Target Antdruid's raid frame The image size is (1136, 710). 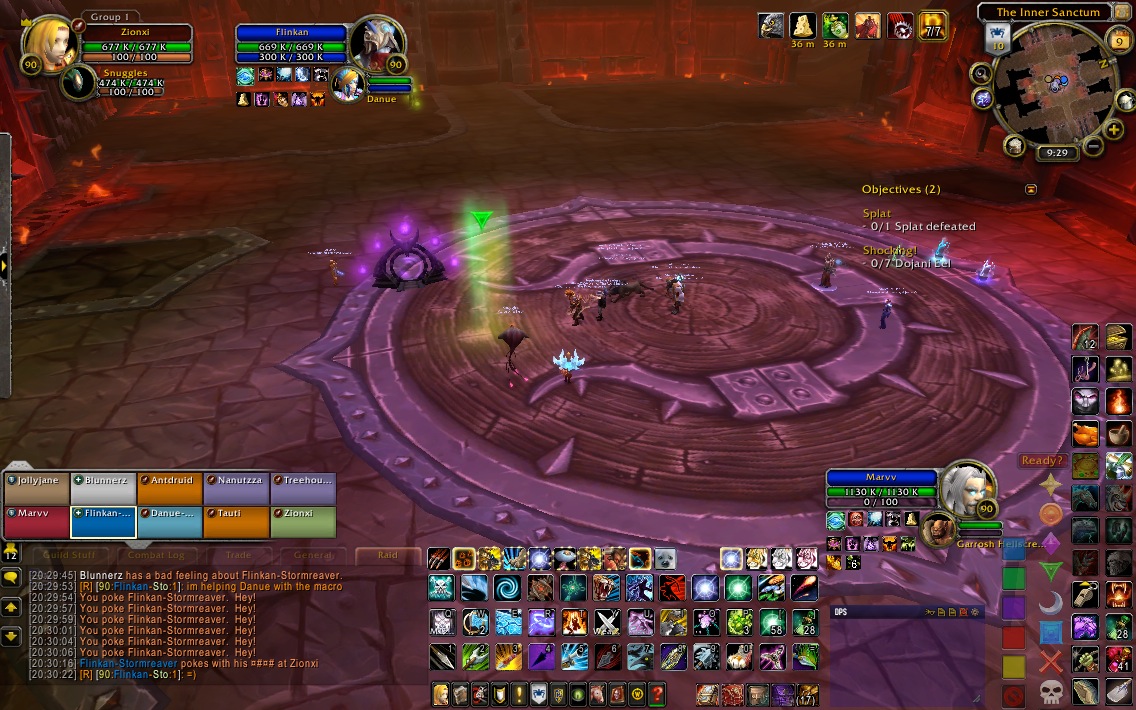(169, 489)
